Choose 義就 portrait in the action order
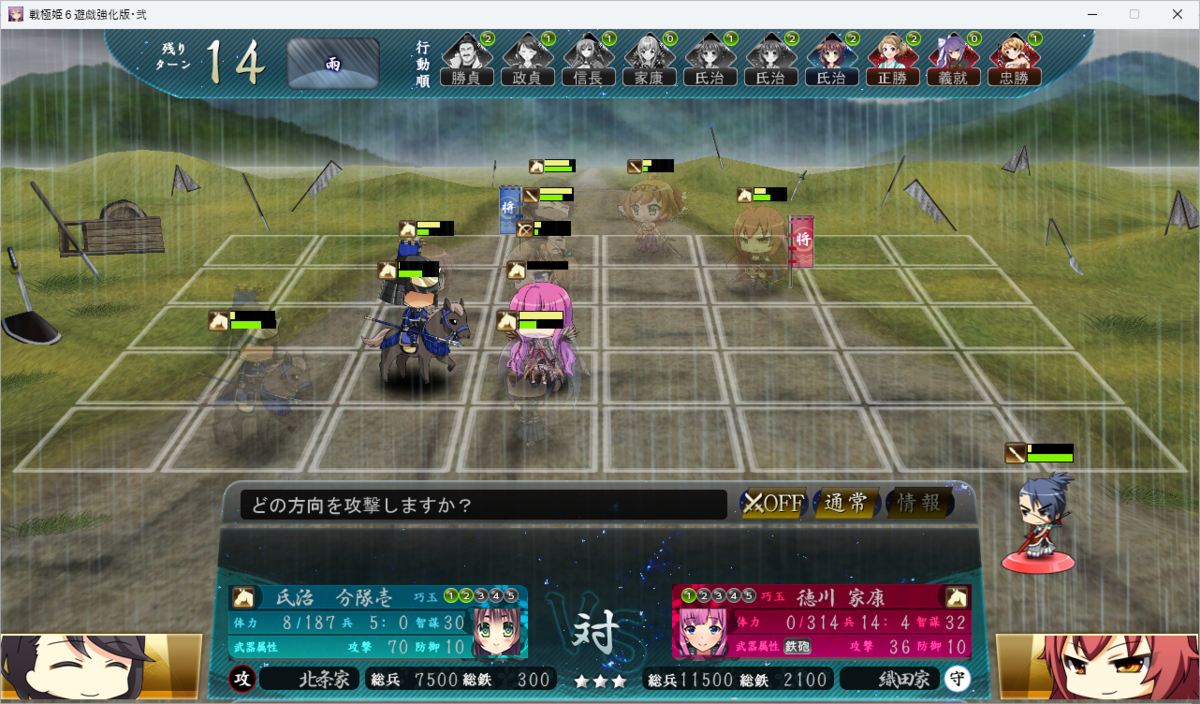The image size is (1200, 704). point(954,60)
